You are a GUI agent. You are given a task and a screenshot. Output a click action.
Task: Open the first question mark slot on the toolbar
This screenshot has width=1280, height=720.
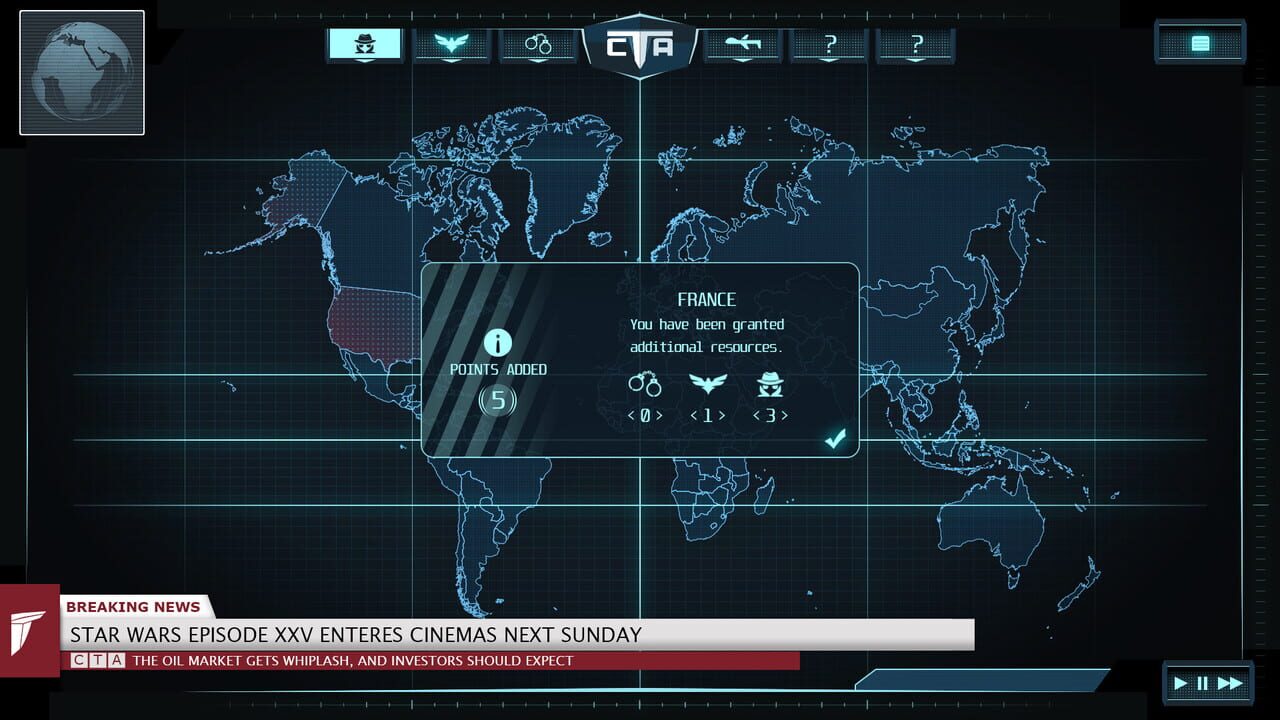tap(829, 42)
